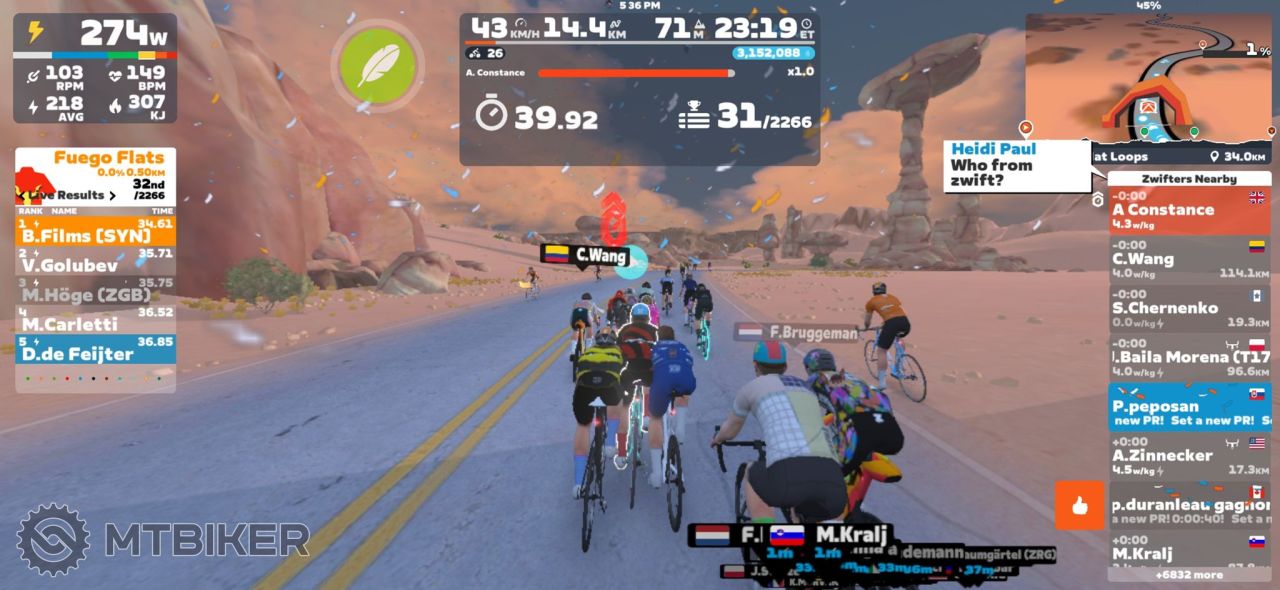This screenshot has width=1280, height=590.
Task: Select M.Kralj row in Zwifters Nearby panel
Action: tap(1189, 553)
